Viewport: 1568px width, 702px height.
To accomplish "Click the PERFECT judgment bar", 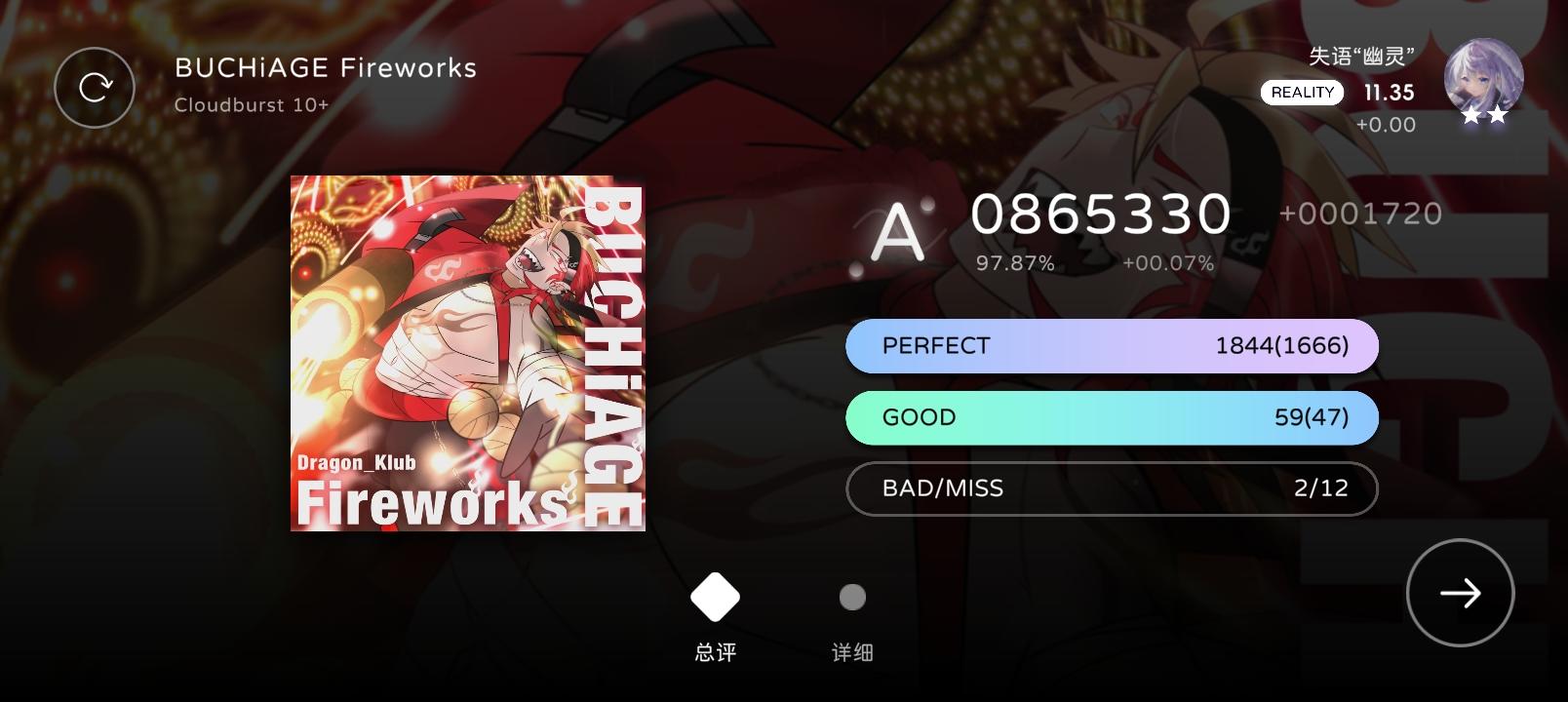I will [1112, 345].
